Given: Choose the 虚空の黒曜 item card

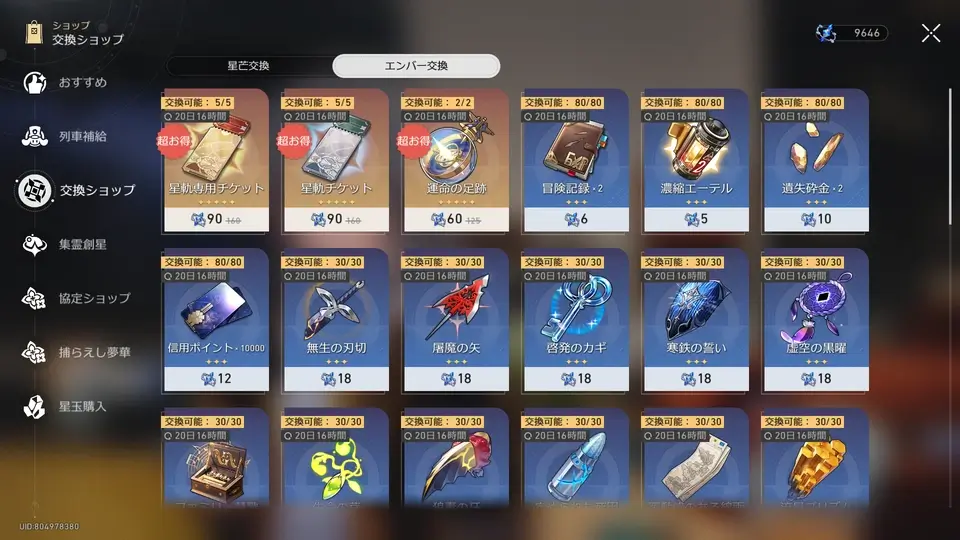Looking at the screenshot, I should pos(815,320).
